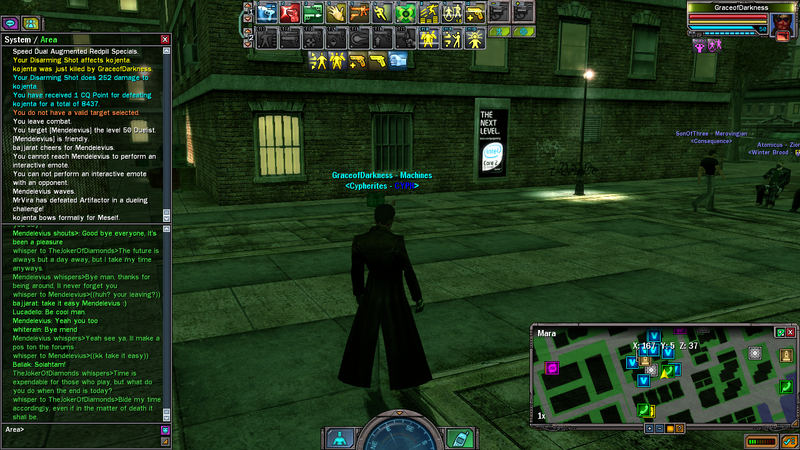The image size is (800, 450).
Task: Activate the green ring ability icon
Action: (x=404, y=13)
